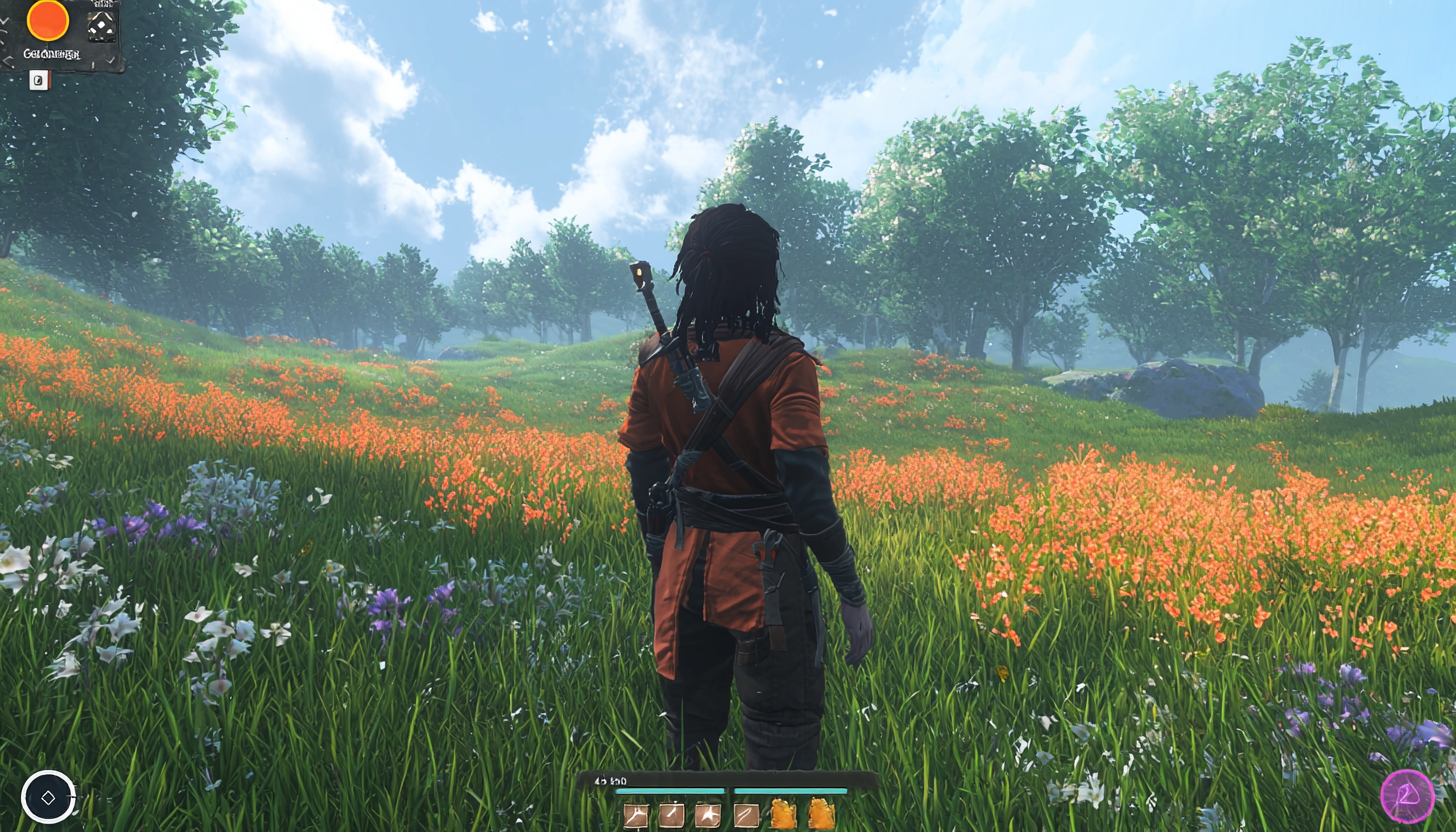Select the small white square icon under the panel
Screen dimensions: 1456x832
click(39, 81)
